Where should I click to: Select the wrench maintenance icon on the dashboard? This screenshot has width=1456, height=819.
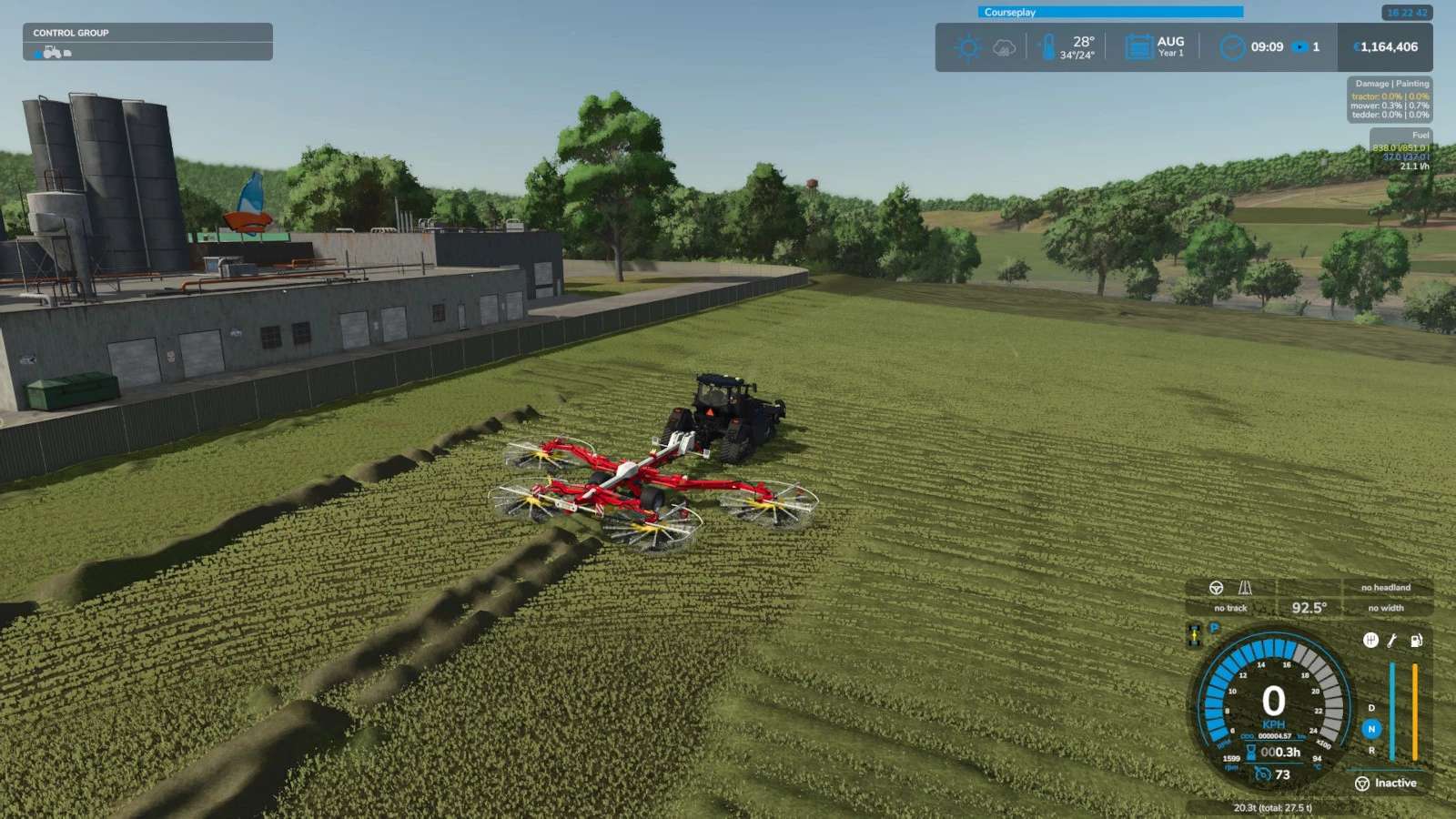coord(1391,641)
